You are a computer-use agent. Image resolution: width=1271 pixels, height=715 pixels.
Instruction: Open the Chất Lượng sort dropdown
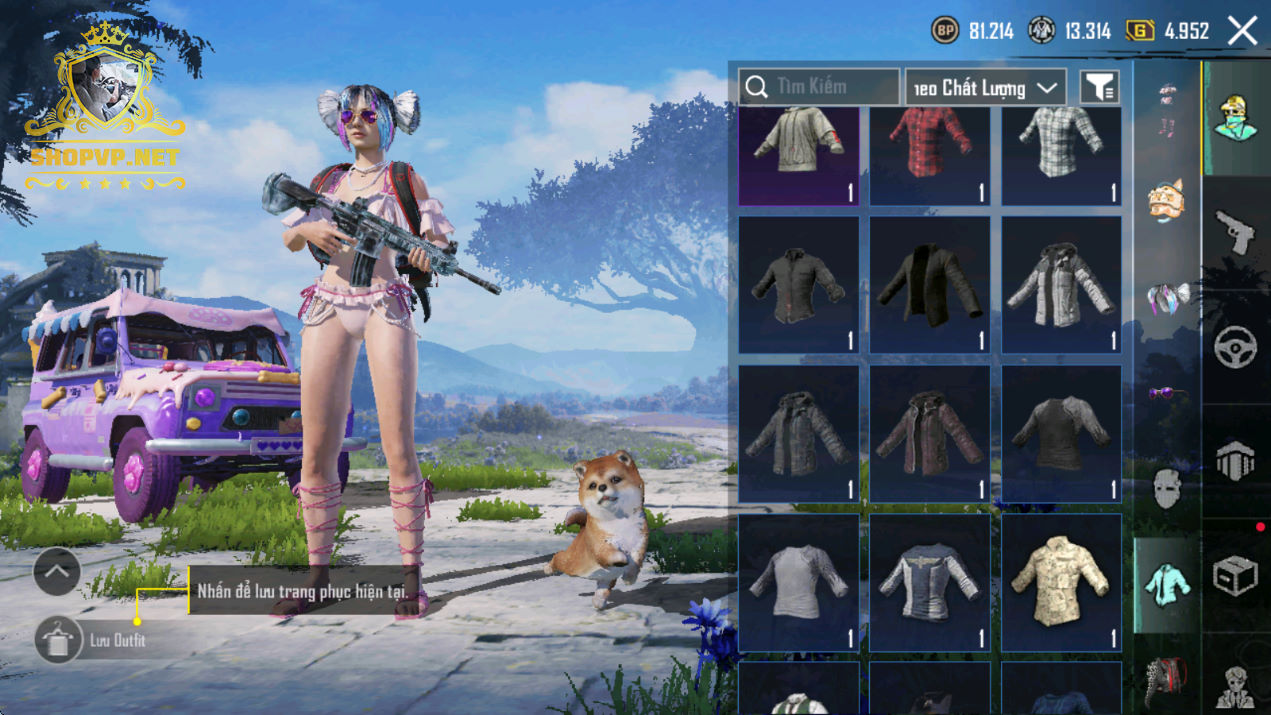[x=985, y=88]
